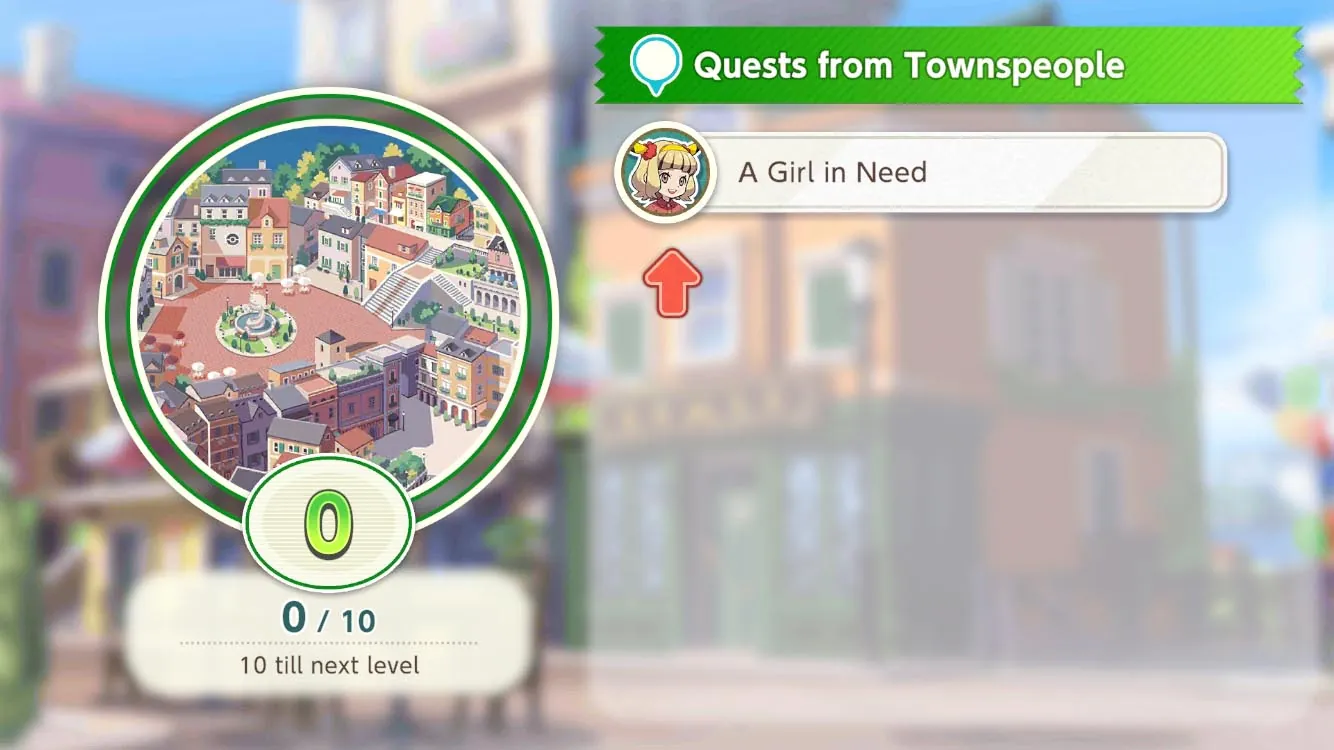This screenshot has height=750, width=1334.
Task: Click the speech bubble pin icon
Action: (x=656, y=62)
